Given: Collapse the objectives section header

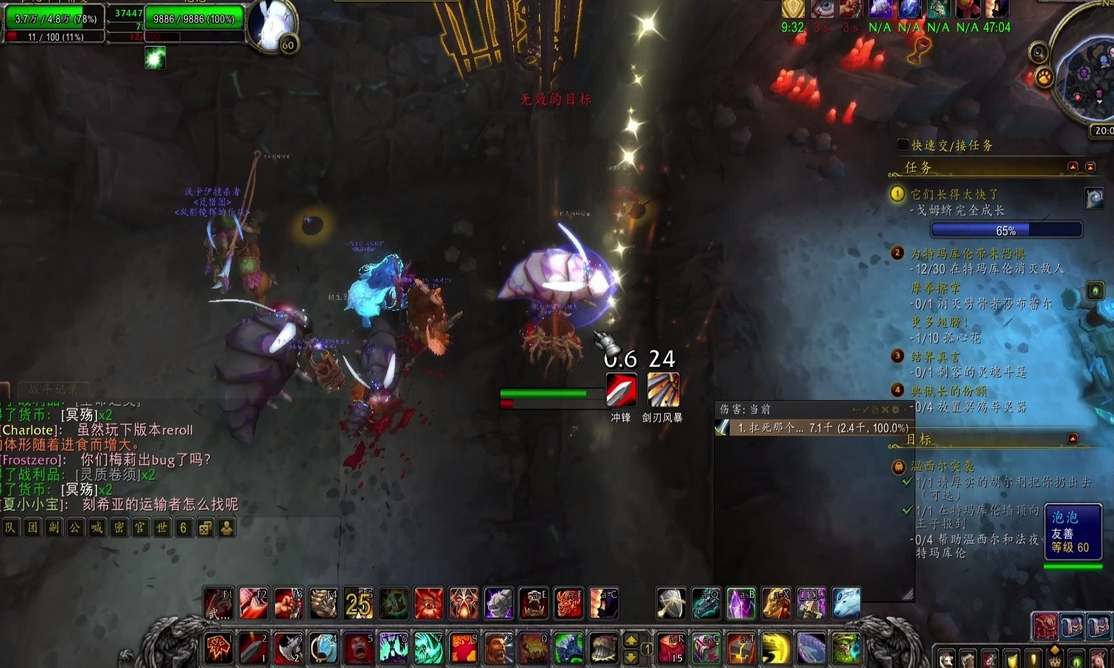Looking at the screenshot, I should (x=1073, y=439).
